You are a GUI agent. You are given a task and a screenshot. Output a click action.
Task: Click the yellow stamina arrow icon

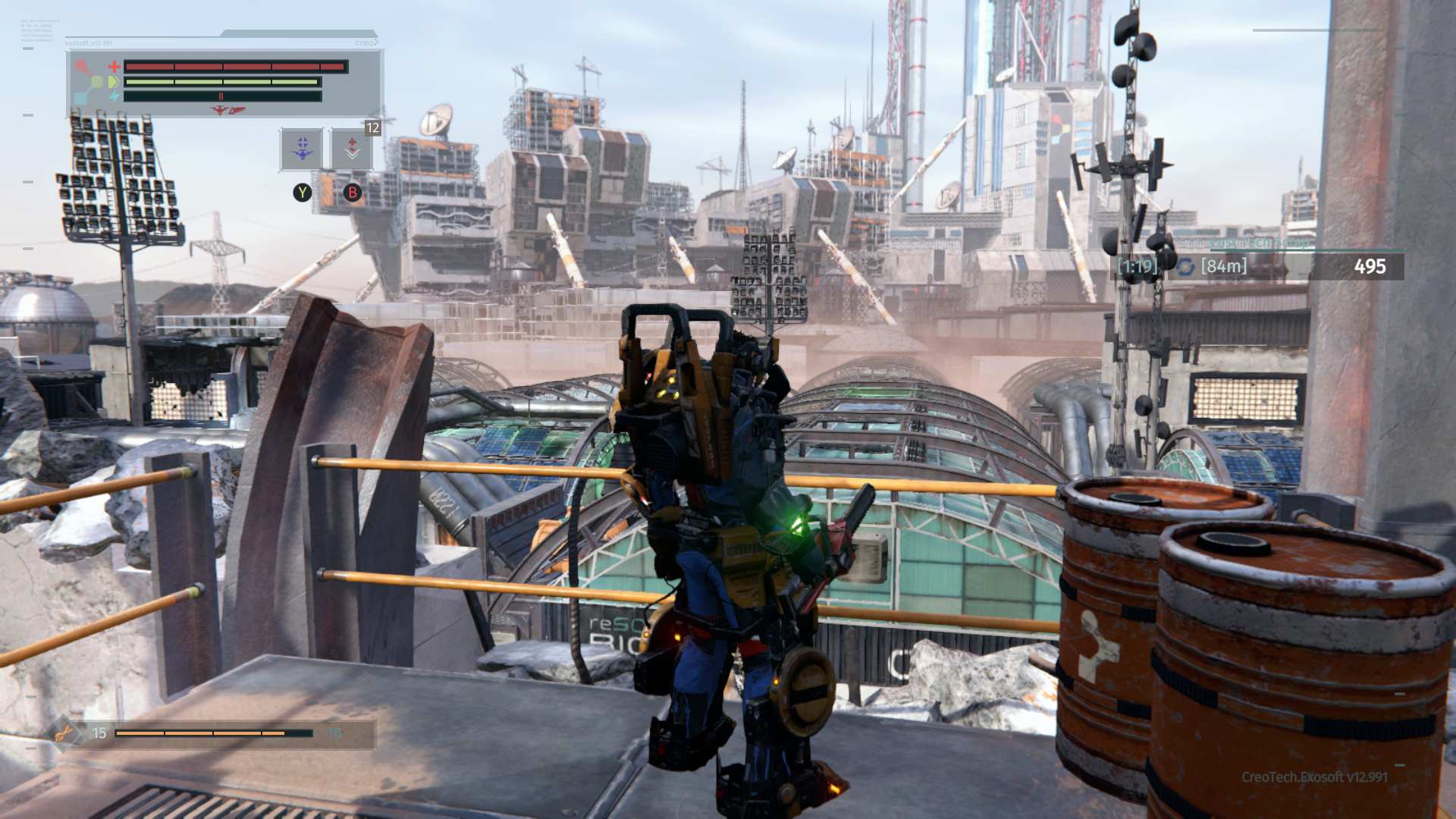click(114, 82)
